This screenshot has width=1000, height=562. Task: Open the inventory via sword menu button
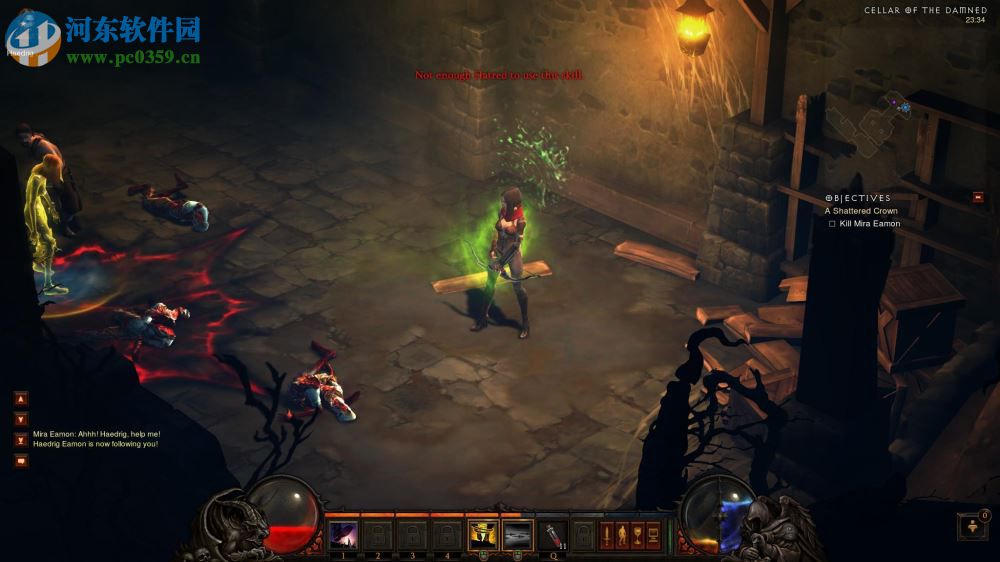[x=606, y=535]
